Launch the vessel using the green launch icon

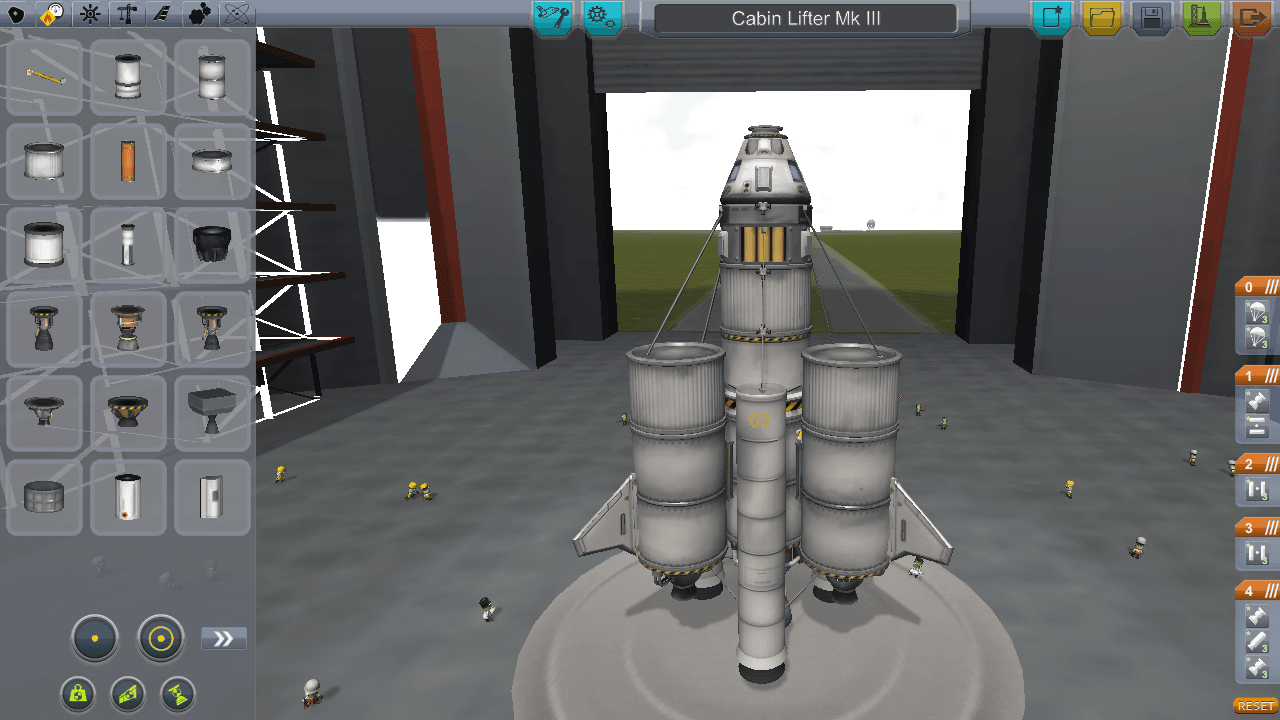click(x=1200, y=17)
